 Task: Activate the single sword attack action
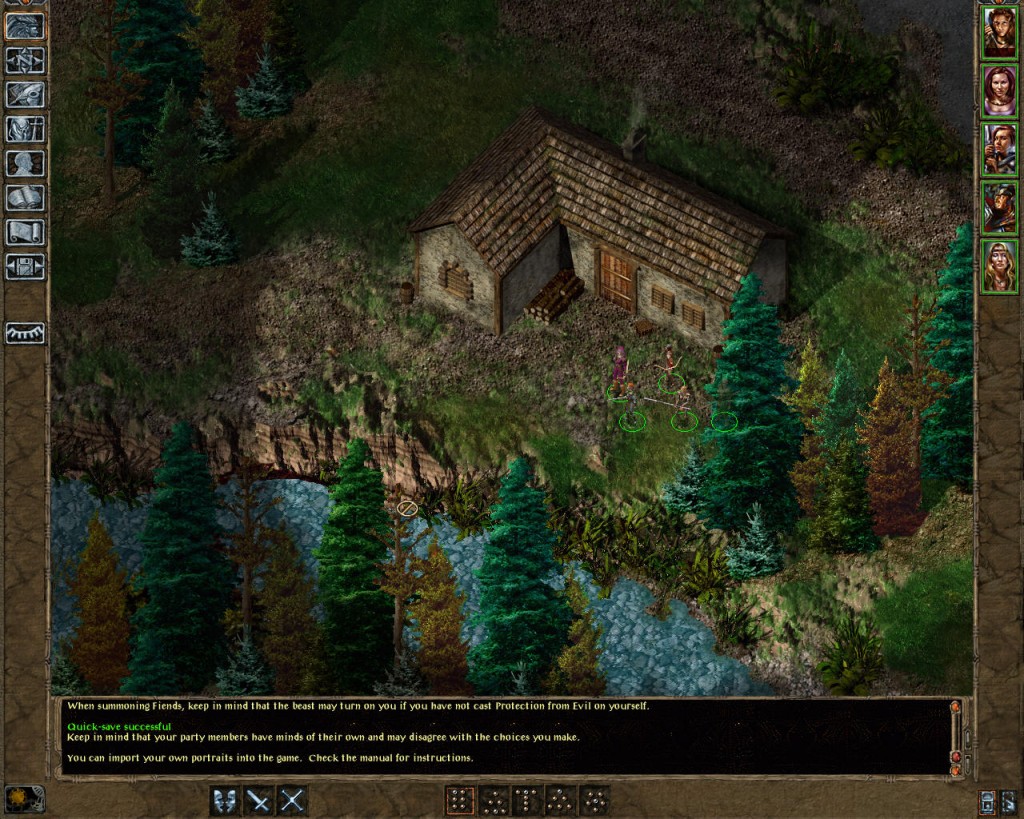(x=259, y=800)
